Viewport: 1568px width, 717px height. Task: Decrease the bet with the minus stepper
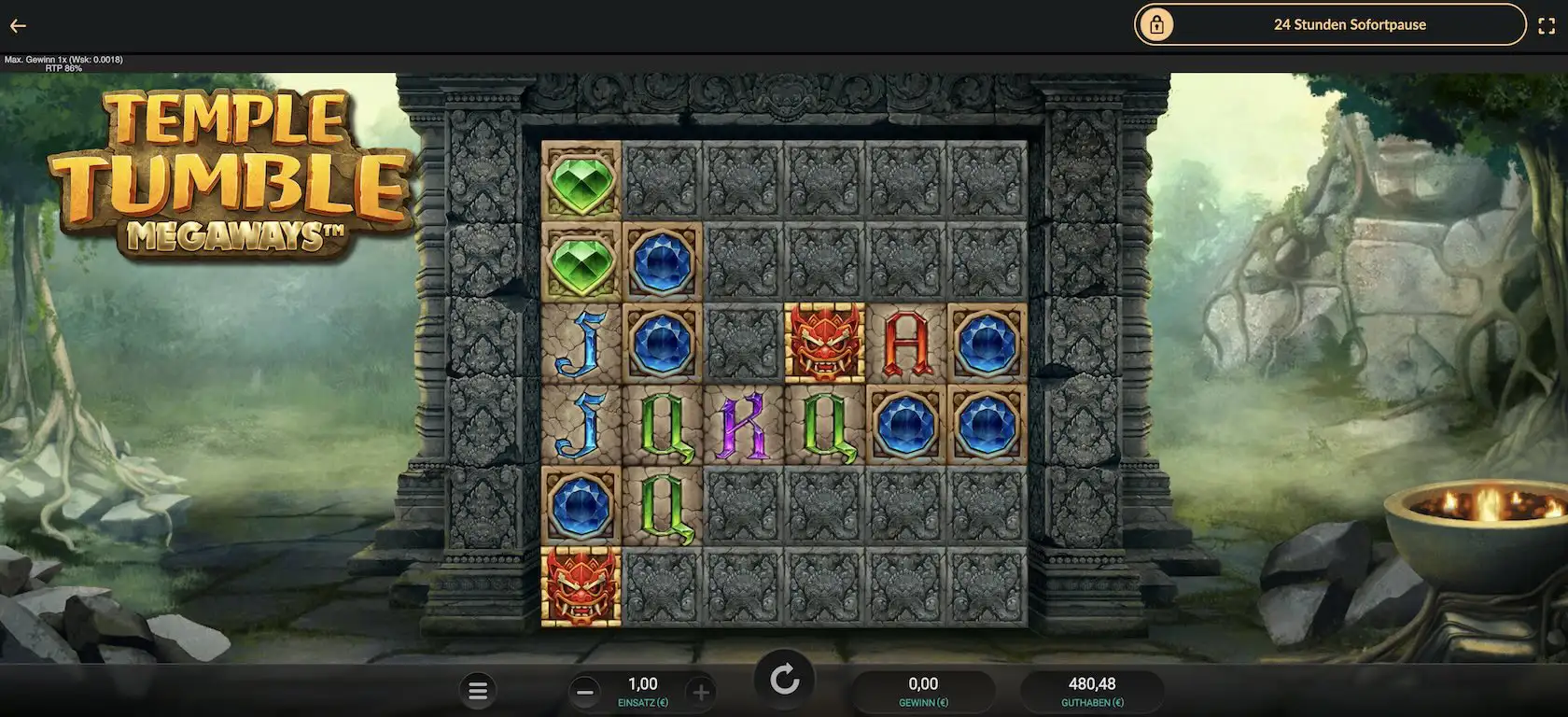click(x=586, y=691)
